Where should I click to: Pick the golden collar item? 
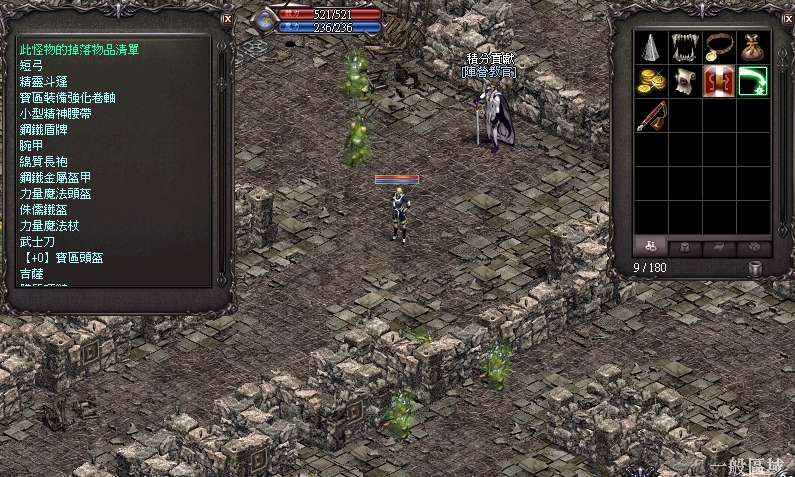click(x=720, y=47)
